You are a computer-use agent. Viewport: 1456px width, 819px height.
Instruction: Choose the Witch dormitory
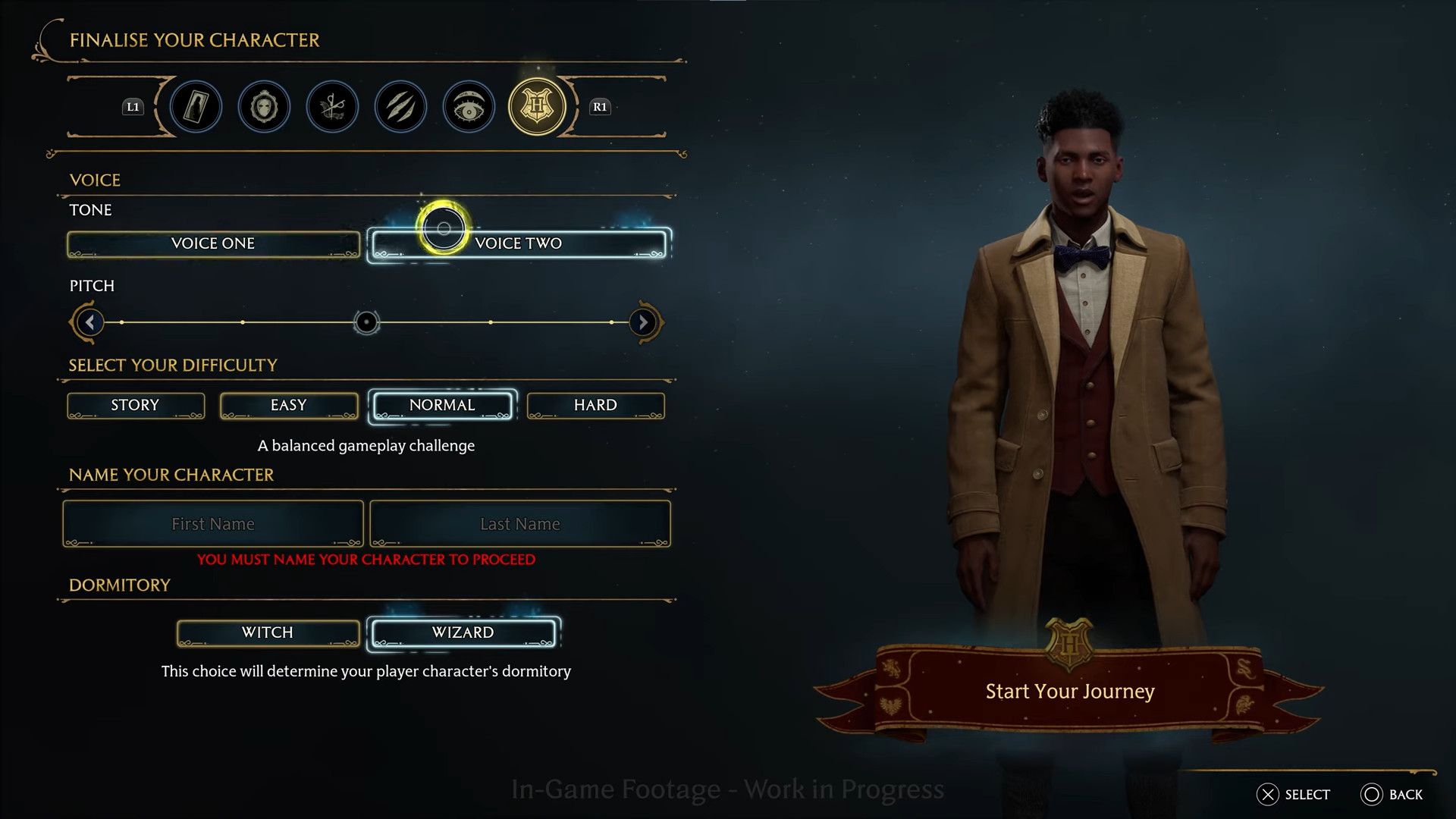pos(268,633)
